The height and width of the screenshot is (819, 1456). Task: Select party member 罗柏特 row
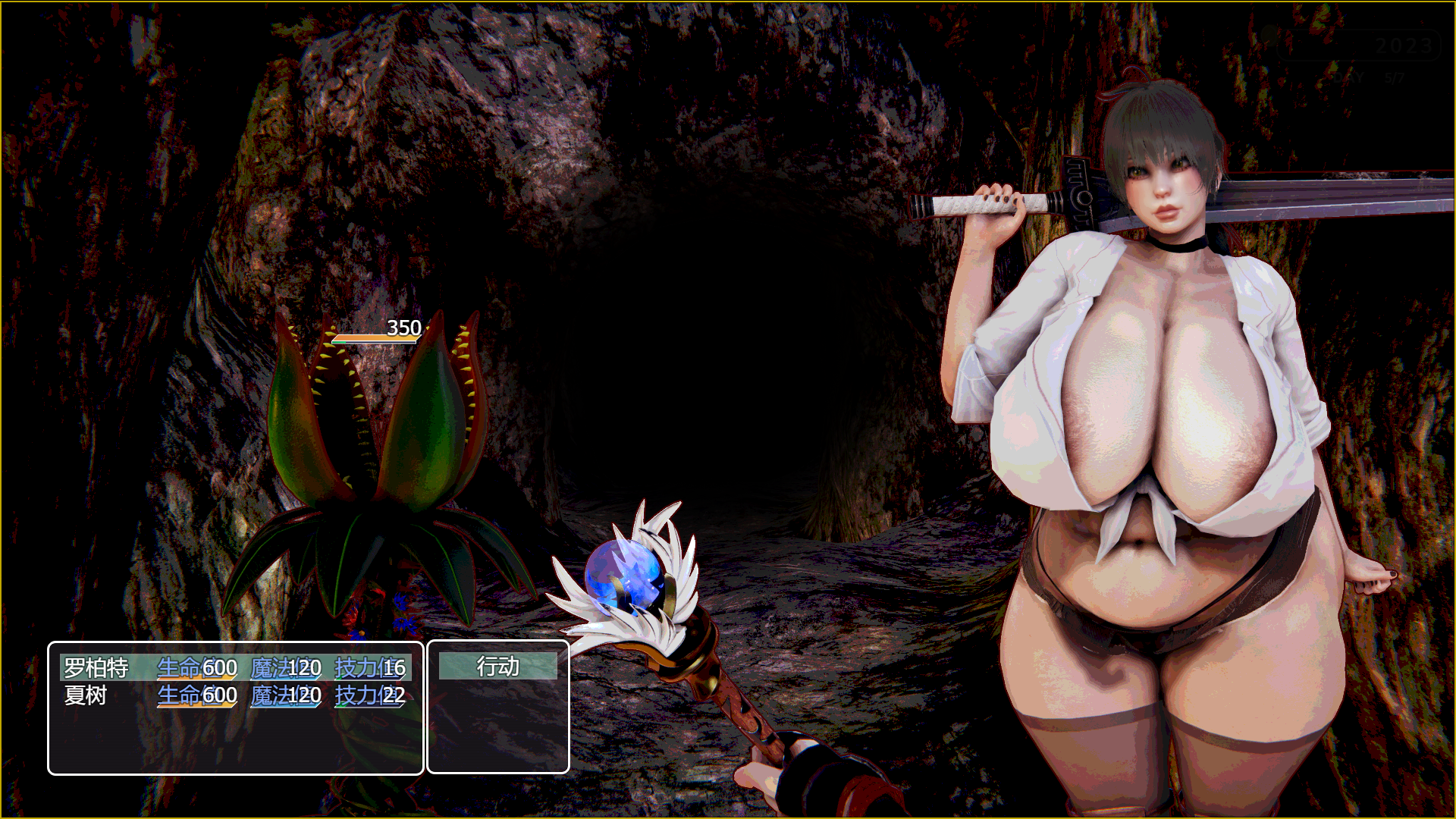pyautogui.click(x=235, y=668)
